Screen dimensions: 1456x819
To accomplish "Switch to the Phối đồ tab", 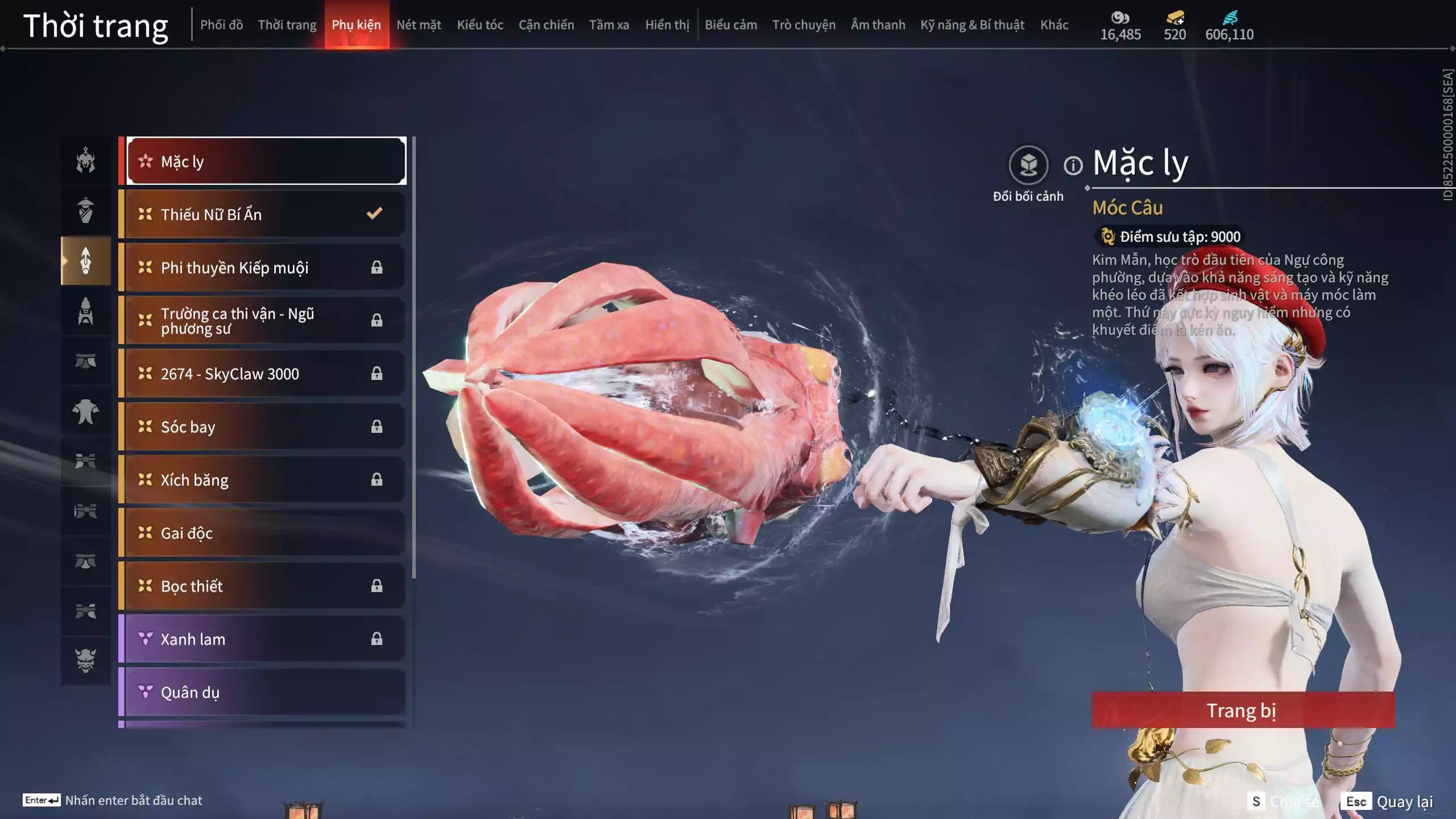I will point(221,25).
